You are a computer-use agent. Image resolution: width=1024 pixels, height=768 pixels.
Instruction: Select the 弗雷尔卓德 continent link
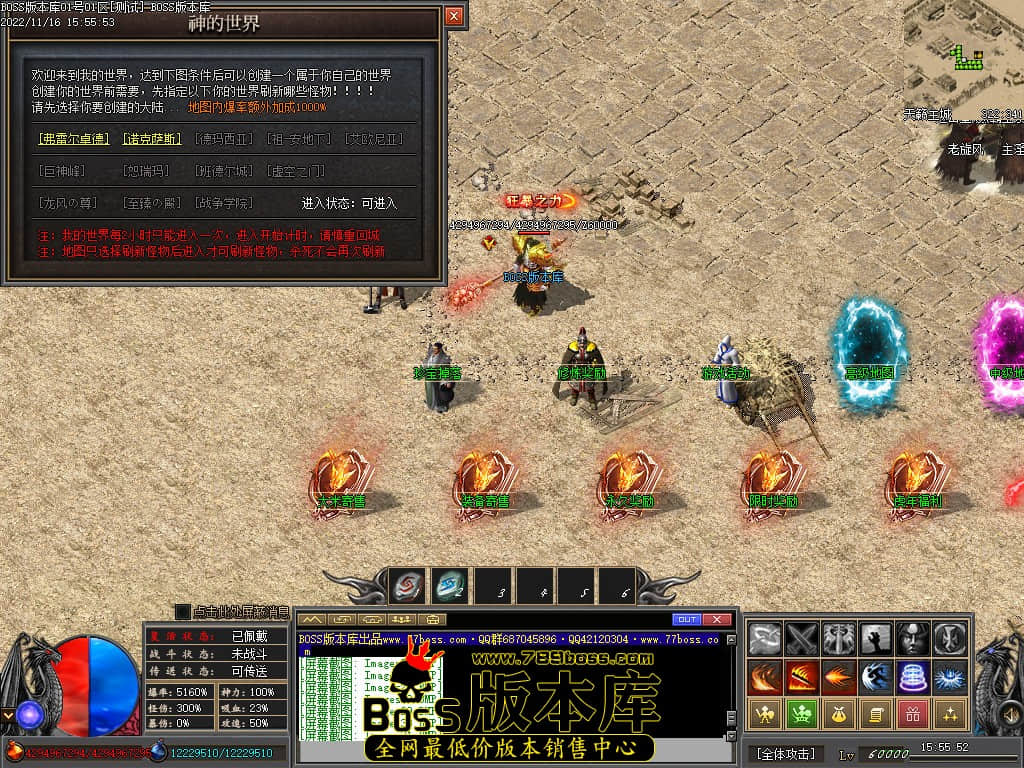pos(74,139)
